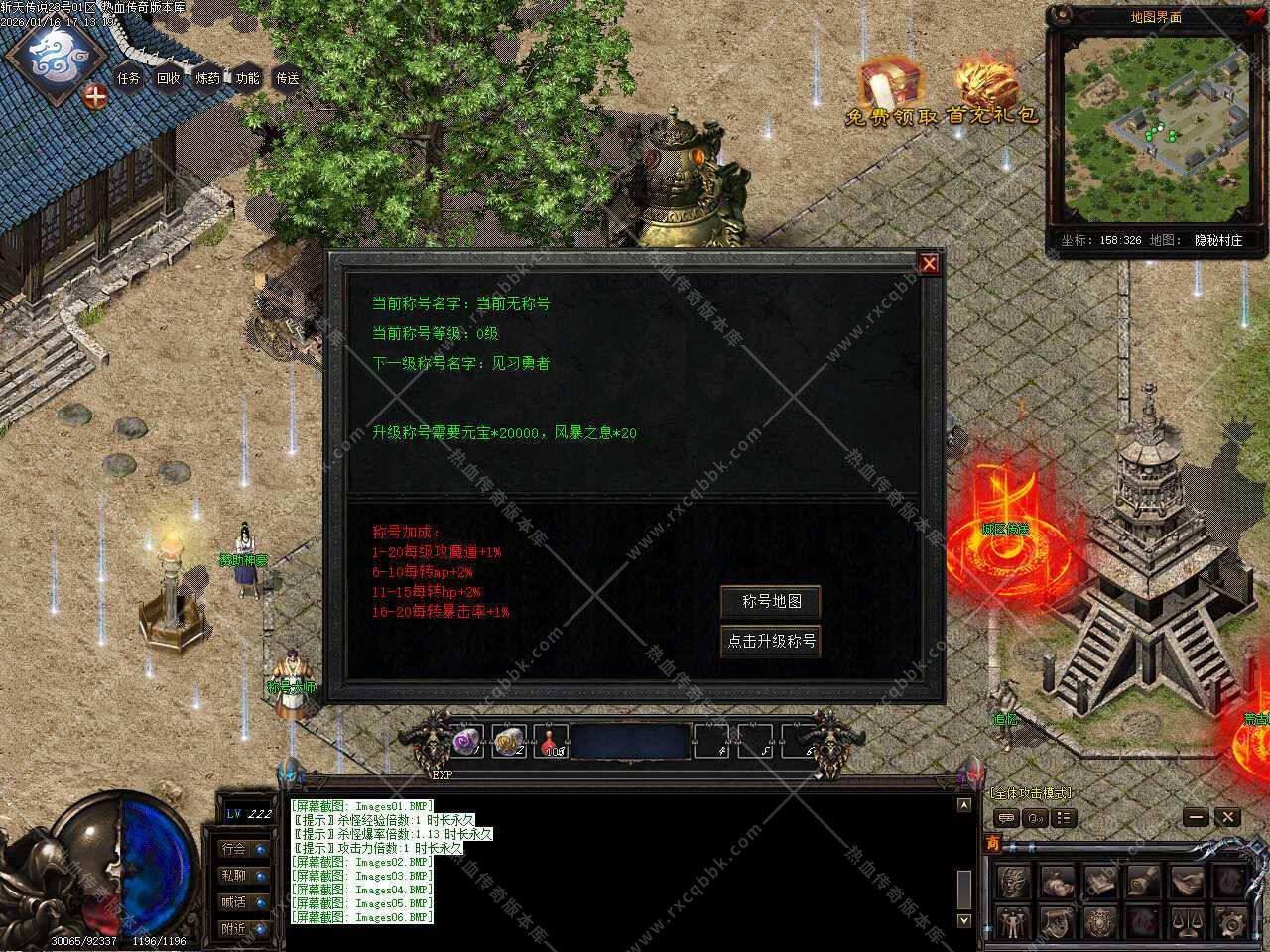Use the red potion in the hotbar
This screenshot has height=952, width=1270.
click(552, 740)
